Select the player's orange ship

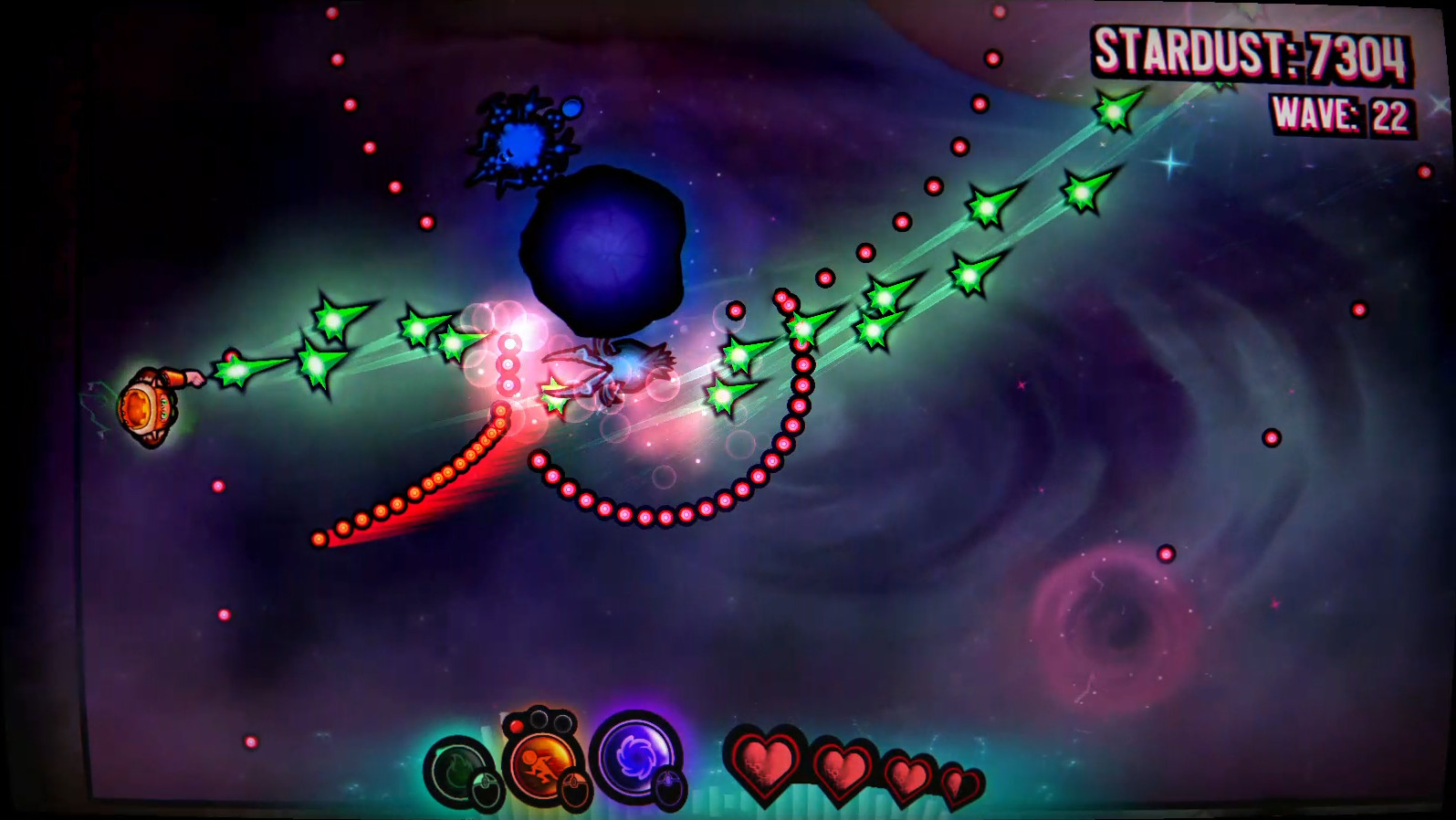[149, 405]
